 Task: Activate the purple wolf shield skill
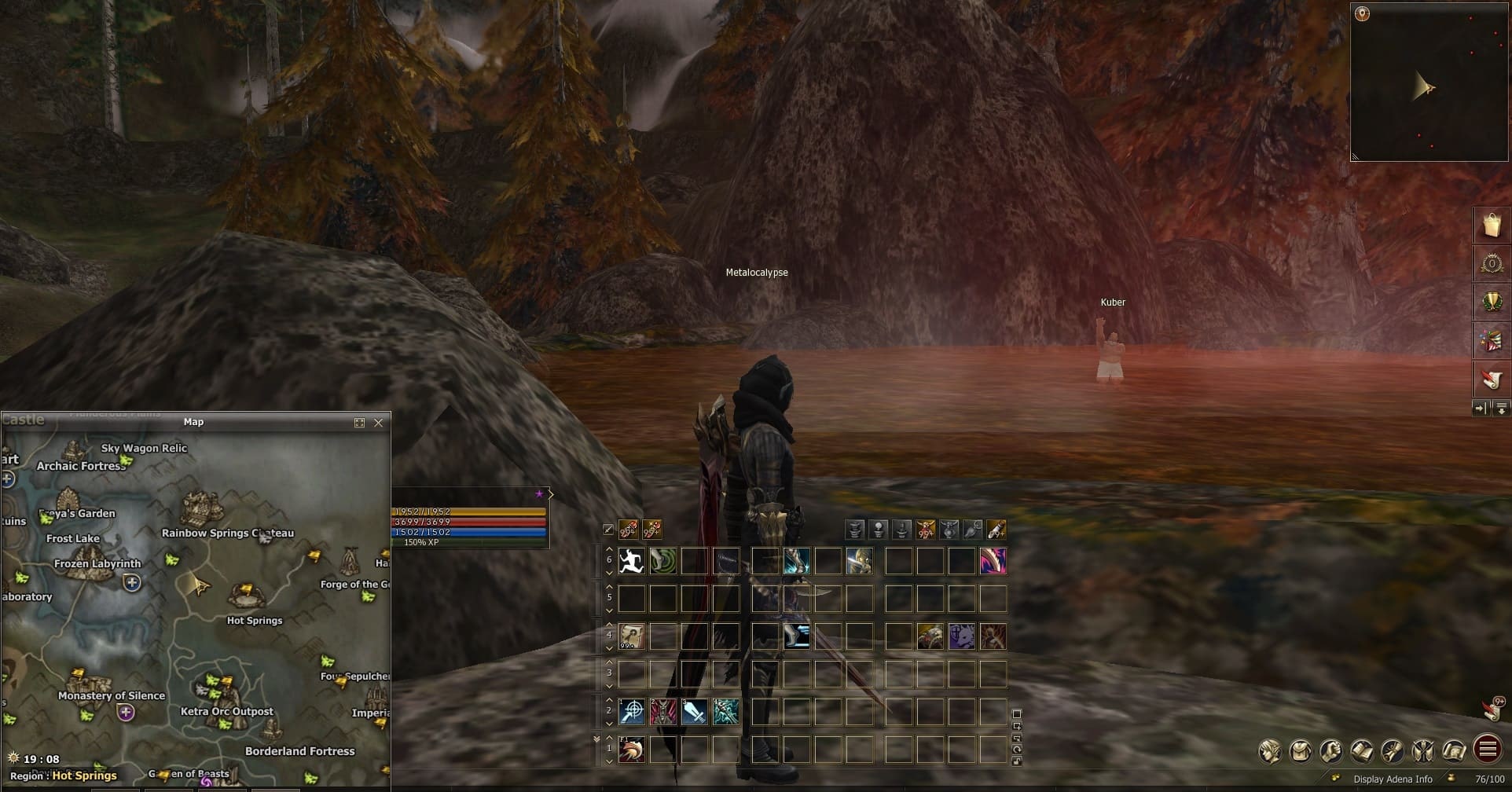pyautogui.click(x=961, y=636)
